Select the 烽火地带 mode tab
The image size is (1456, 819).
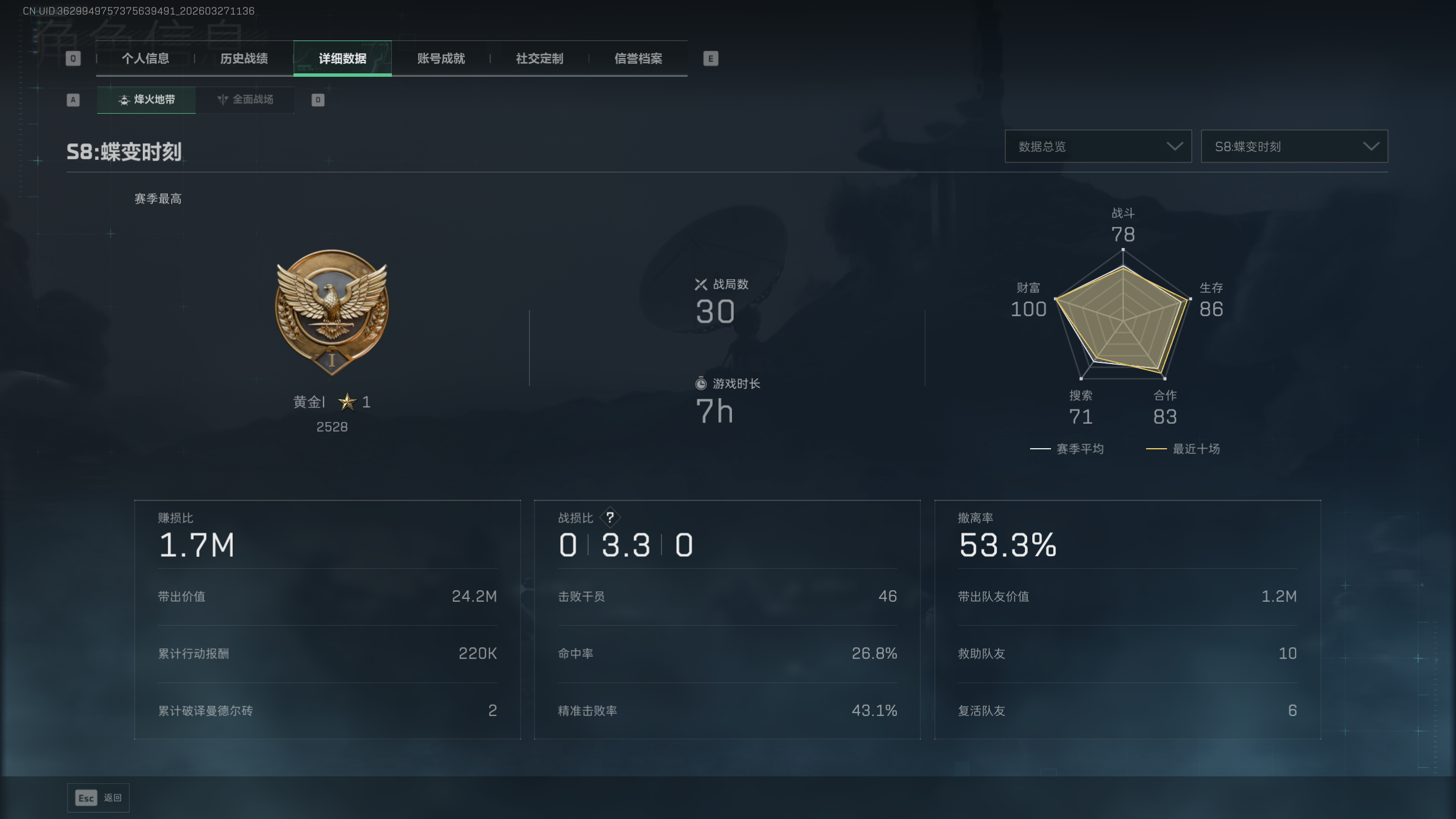(x=147, y=100)
